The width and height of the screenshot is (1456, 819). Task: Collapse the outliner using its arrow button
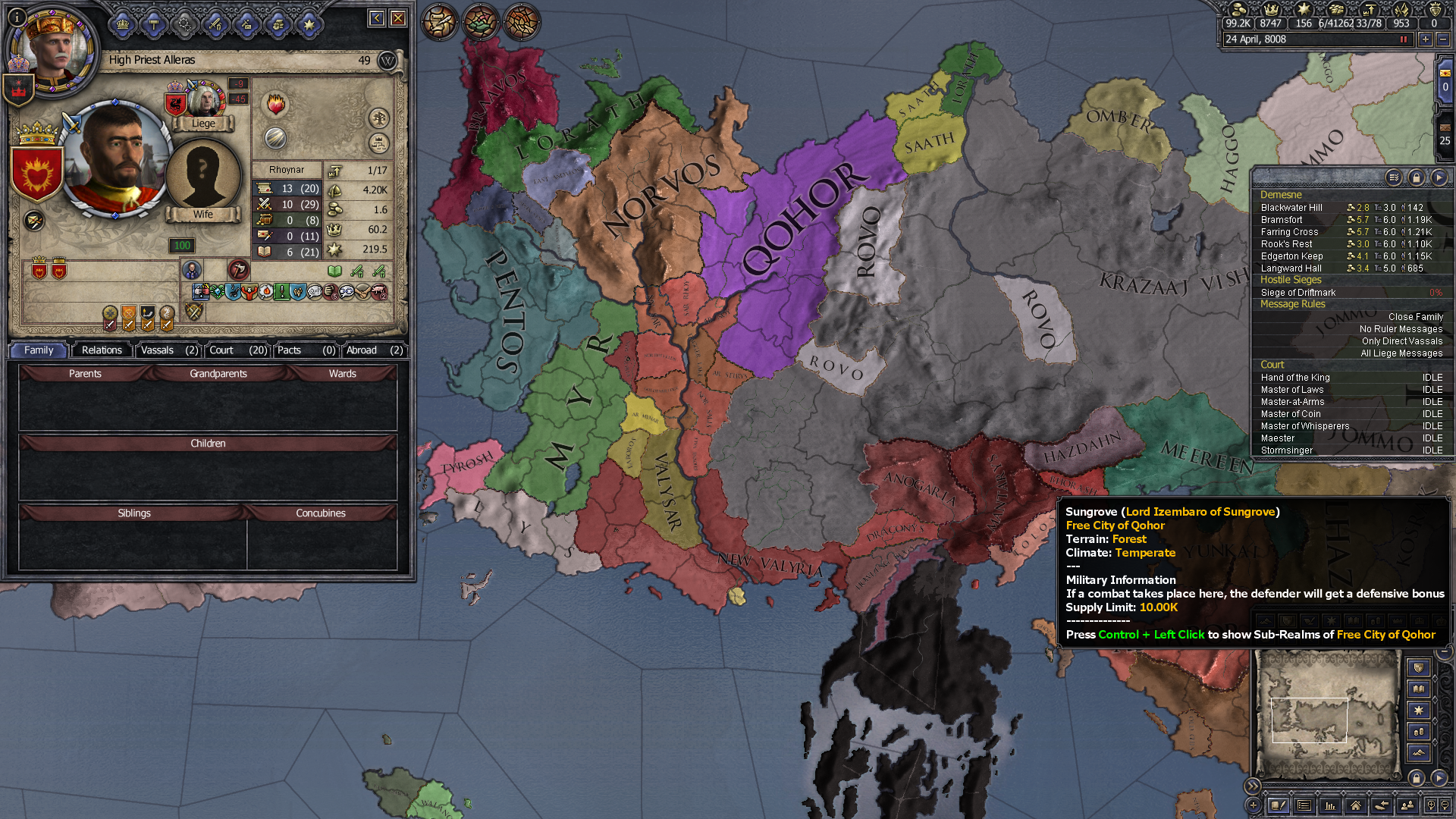click(1439, 177)
